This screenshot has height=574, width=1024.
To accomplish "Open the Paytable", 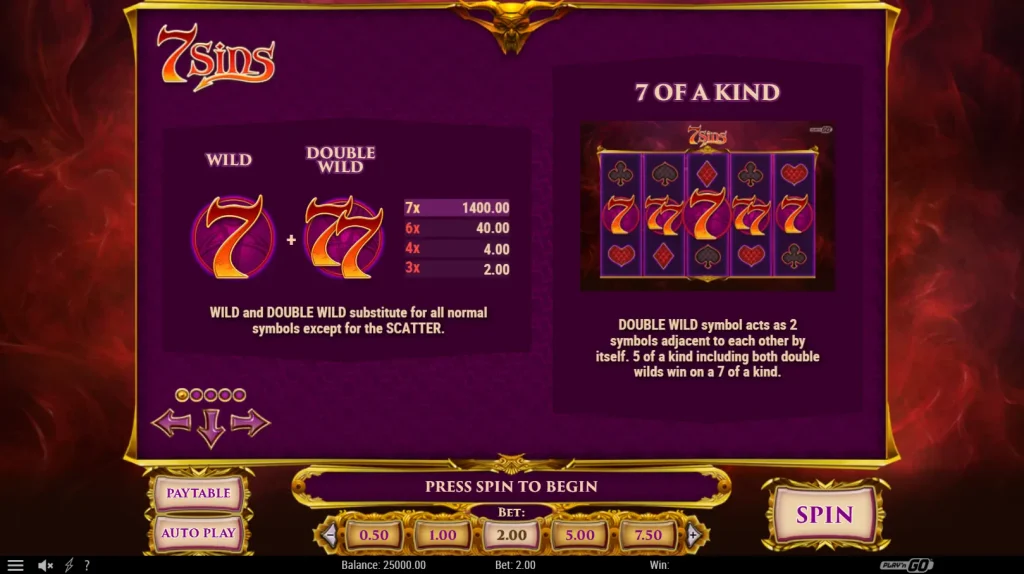I will 198,493.
